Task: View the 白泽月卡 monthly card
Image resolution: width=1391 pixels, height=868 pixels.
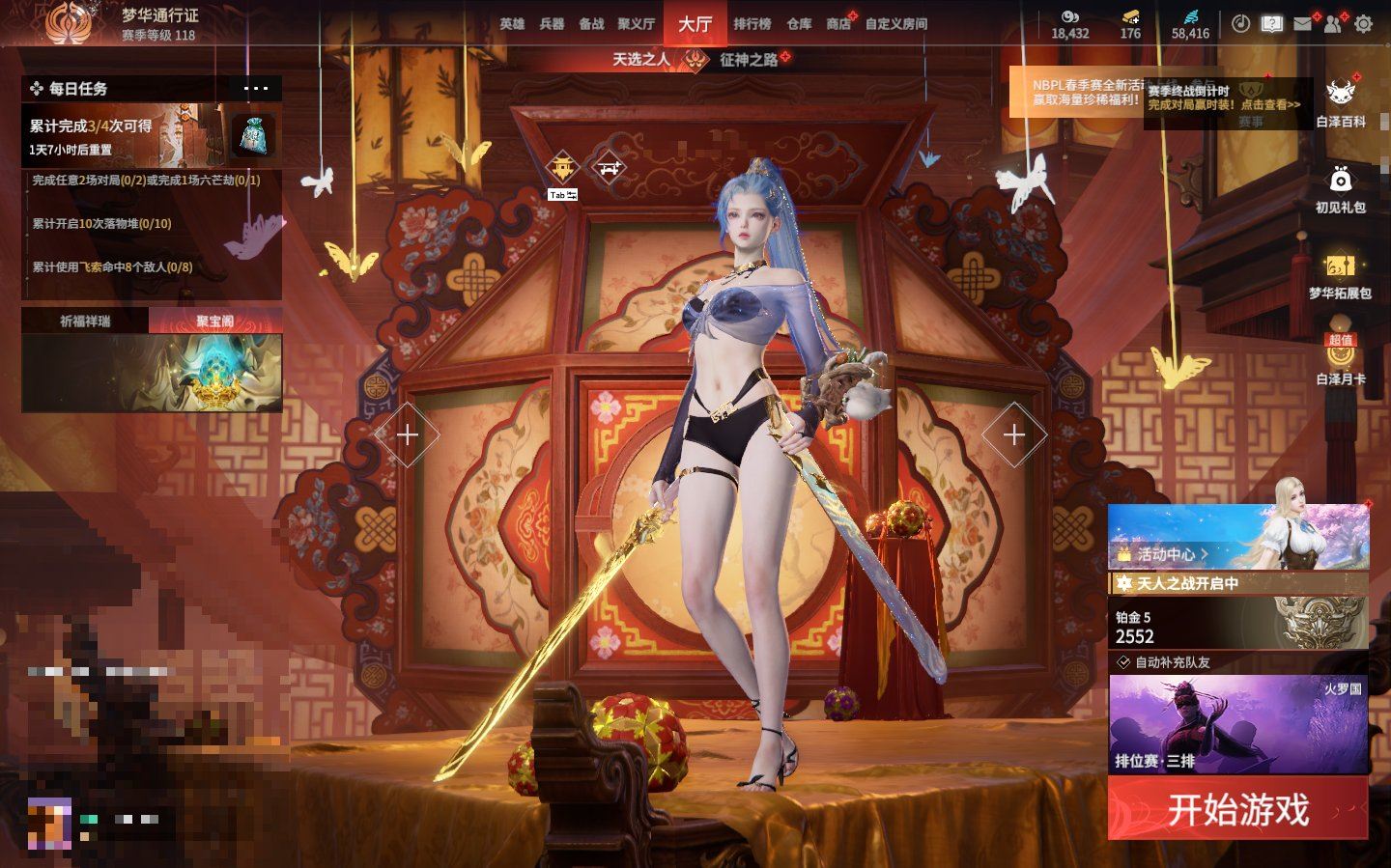Action: [1340, 362]
